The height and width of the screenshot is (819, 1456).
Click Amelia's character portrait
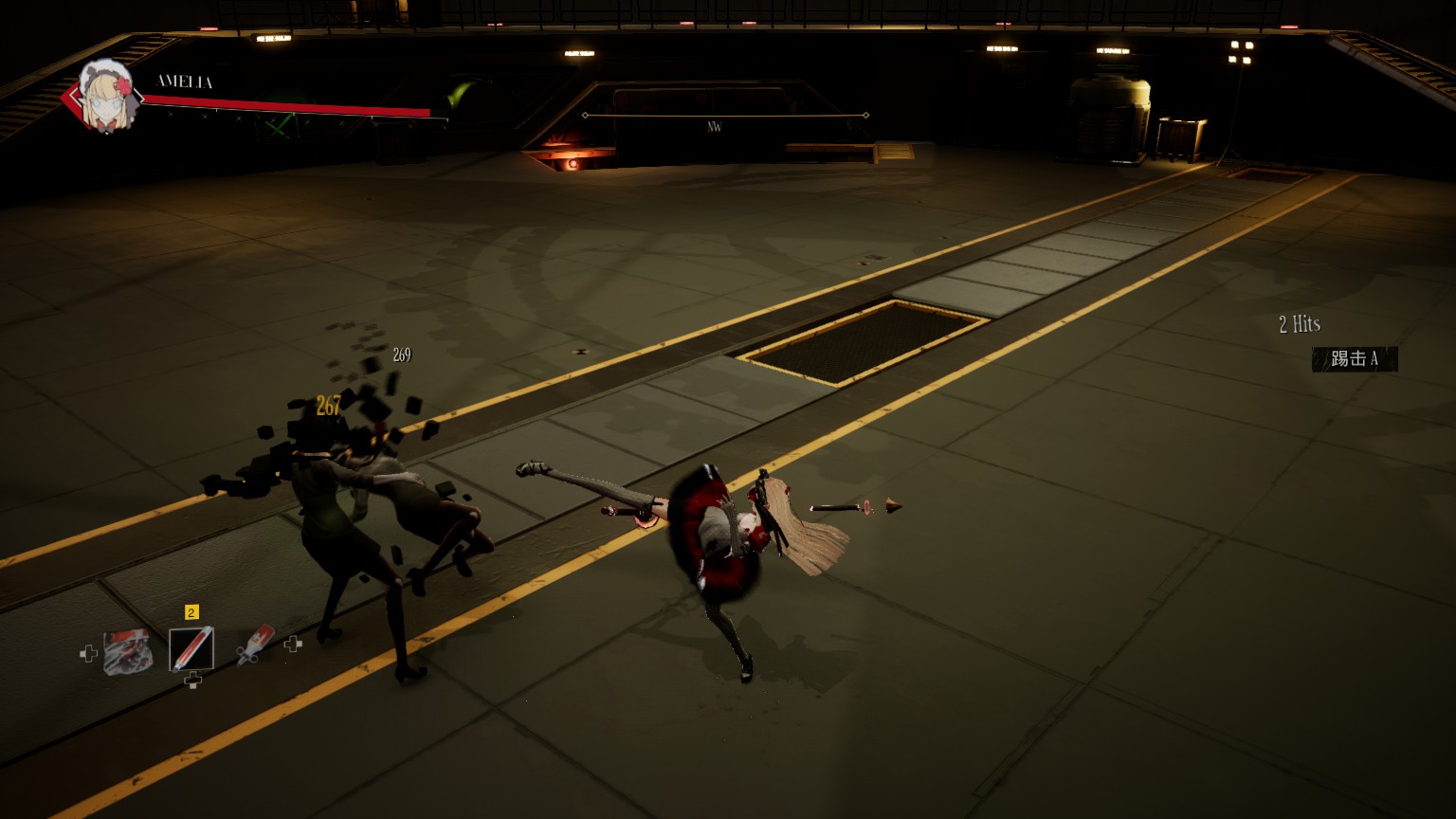105,96
